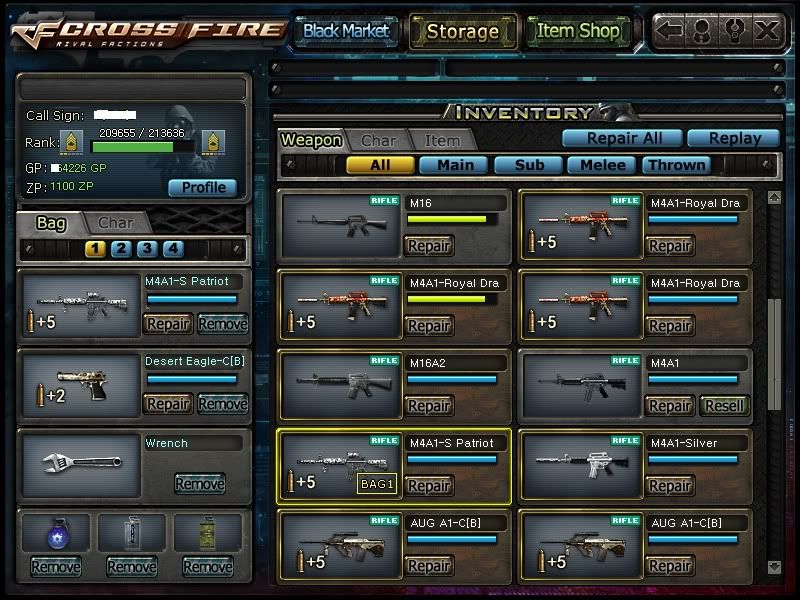
Task: Go back using the arrow button
Action: [670, 31]
